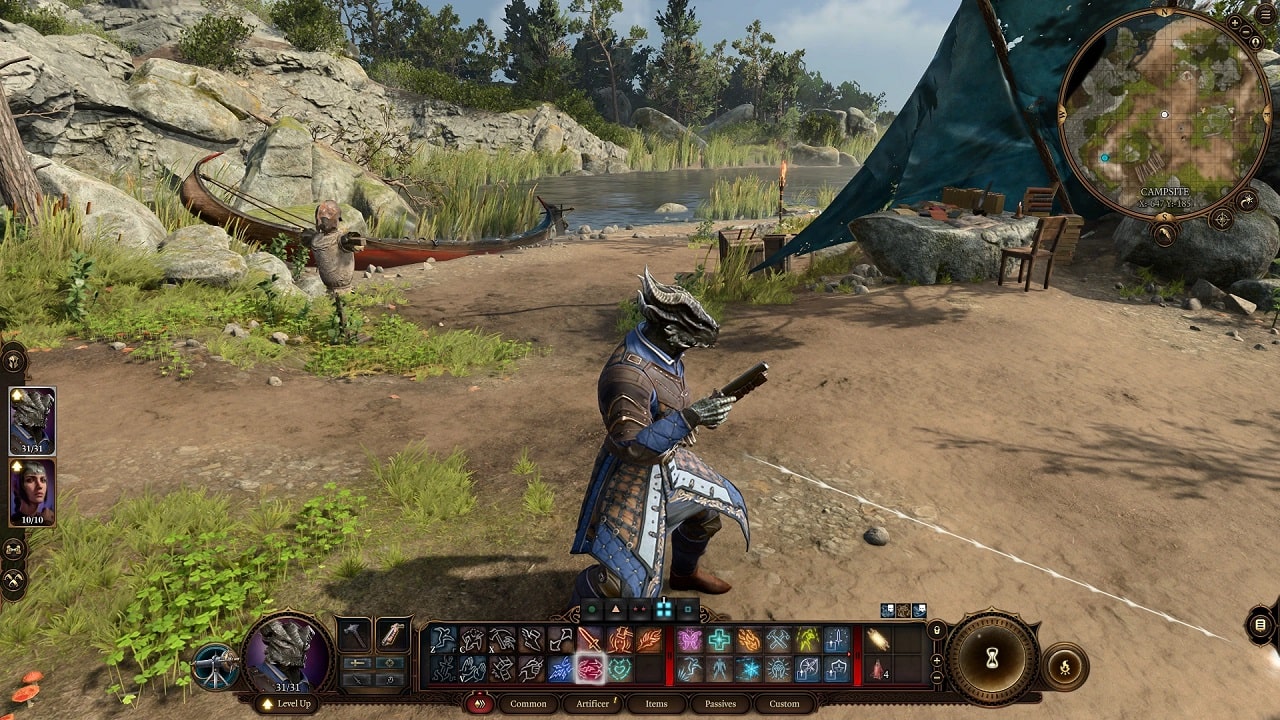This screenshot has height=720, width=1280.
Task: Select the Jump action icon on the hotbar
Action: click(442, 638)
